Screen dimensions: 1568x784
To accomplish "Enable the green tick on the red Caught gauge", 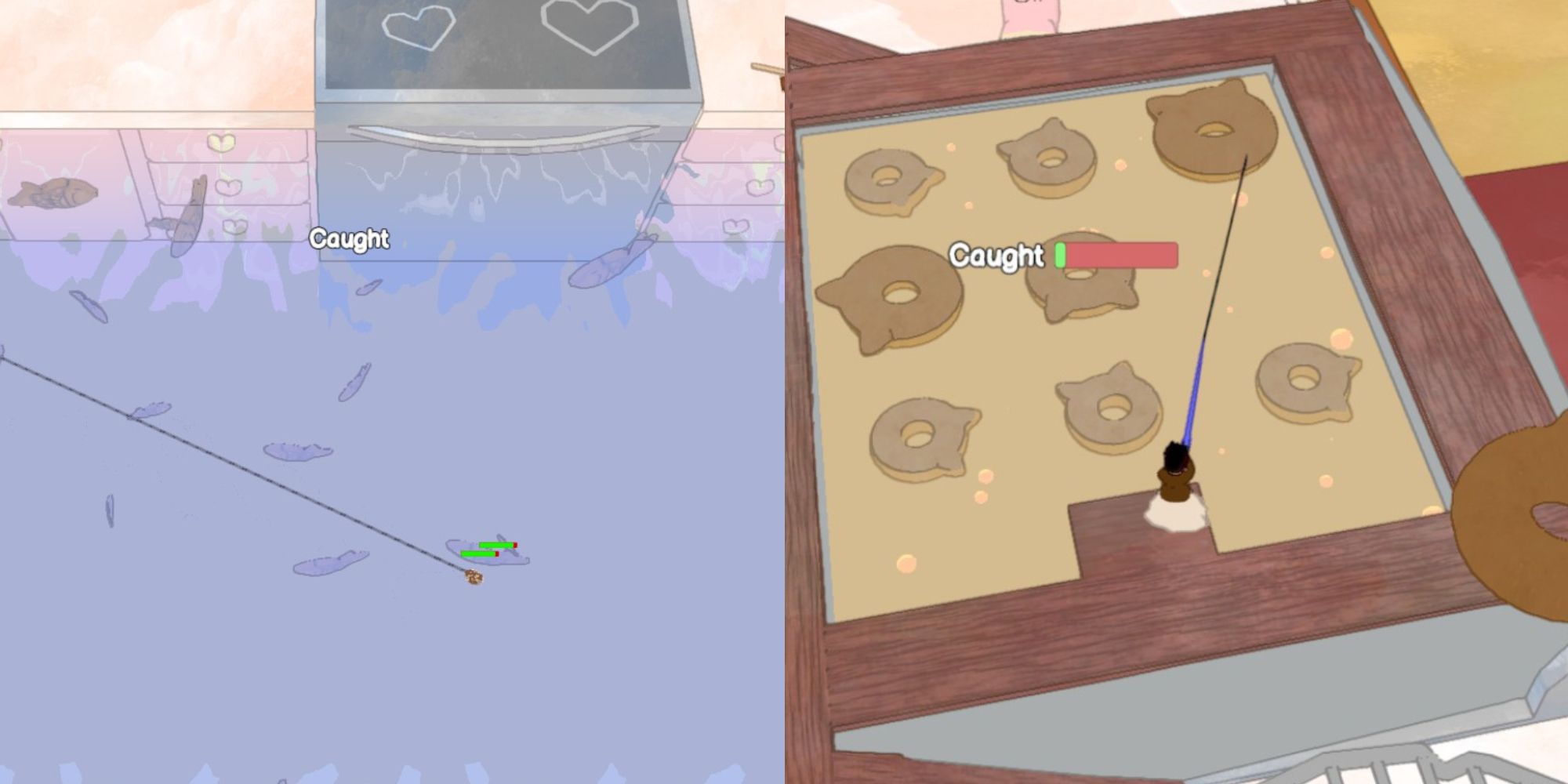I will (1062, 255).
